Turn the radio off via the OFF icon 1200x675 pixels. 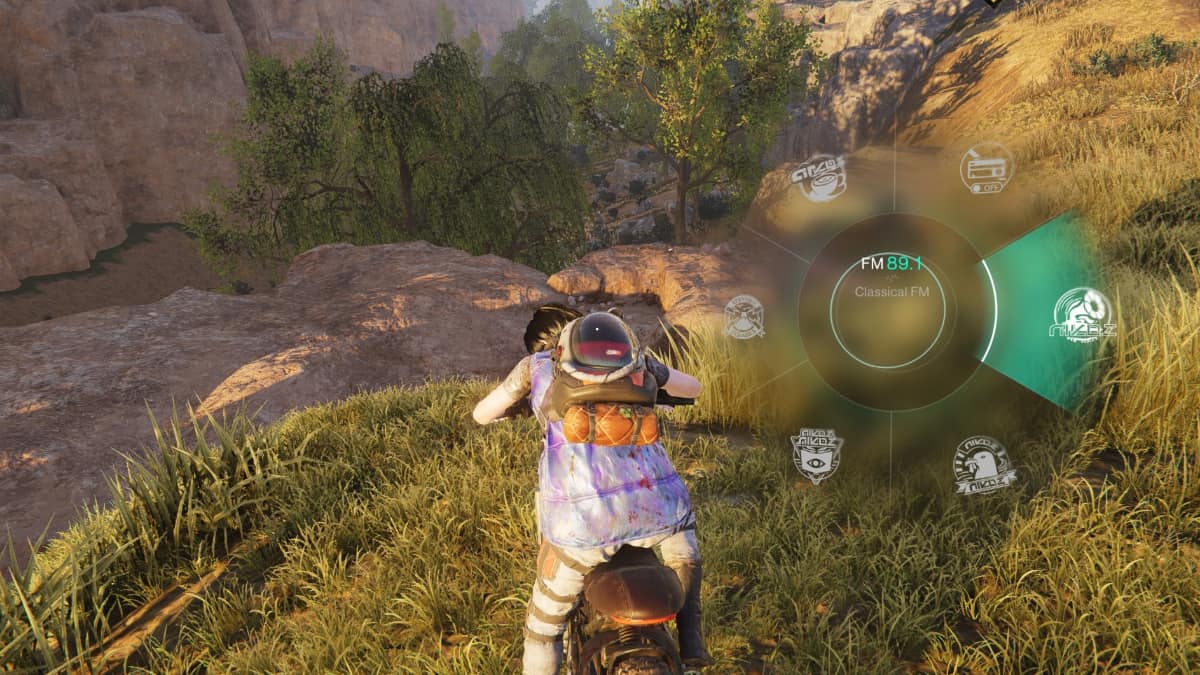pos(986,168)
